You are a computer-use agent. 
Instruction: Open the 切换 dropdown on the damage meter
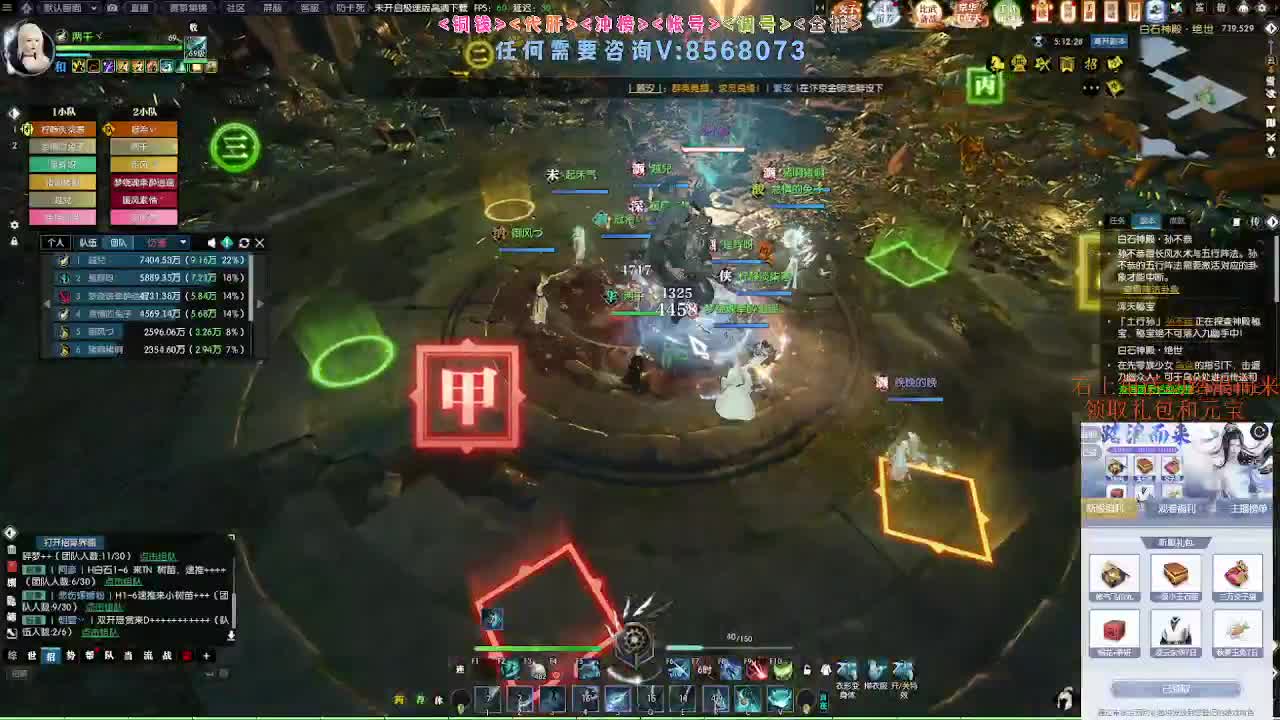tap(183, 243)
